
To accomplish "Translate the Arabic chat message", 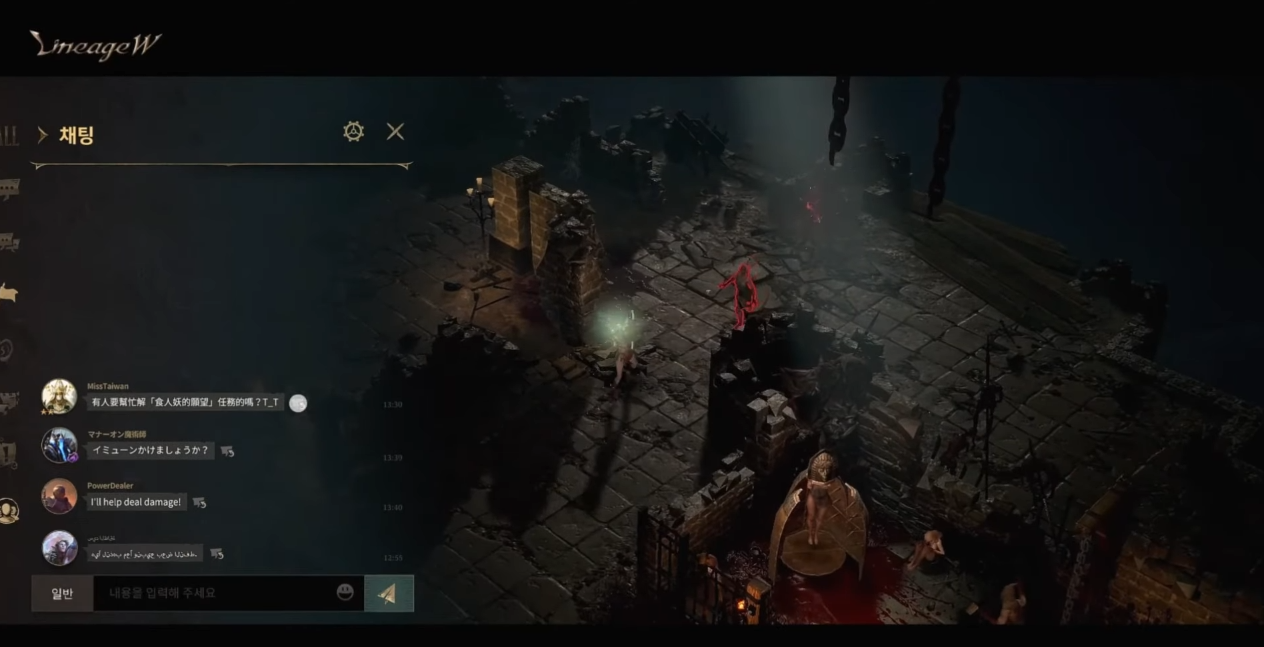I will click(x=216, y=554).
